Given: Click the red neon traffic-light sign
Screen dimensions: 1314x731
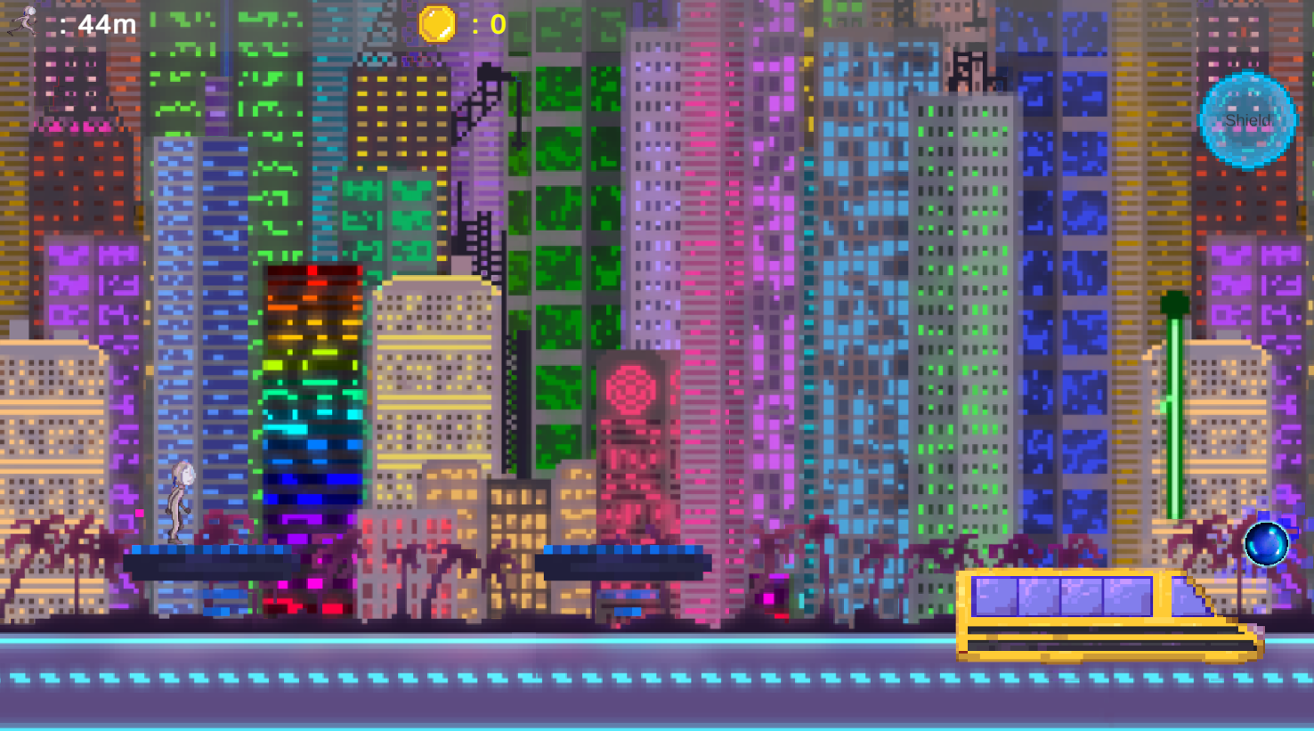Looking at the screenshot, I should pyautogui.click(x=633, y=388).
